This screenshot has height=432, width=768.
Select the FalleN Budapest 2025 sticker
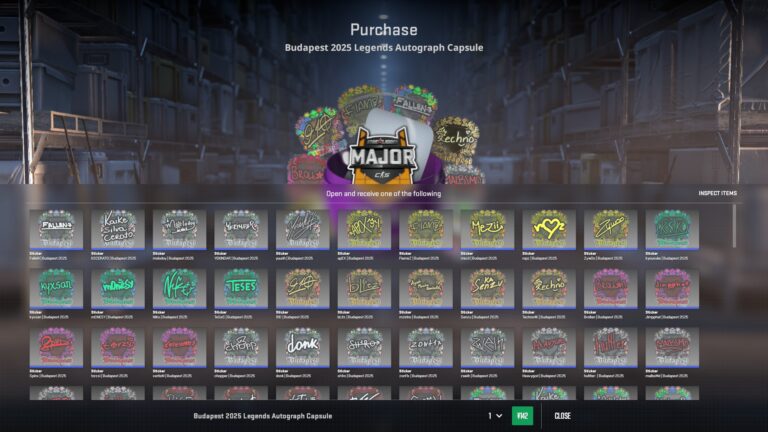click(x=56, y=229)
